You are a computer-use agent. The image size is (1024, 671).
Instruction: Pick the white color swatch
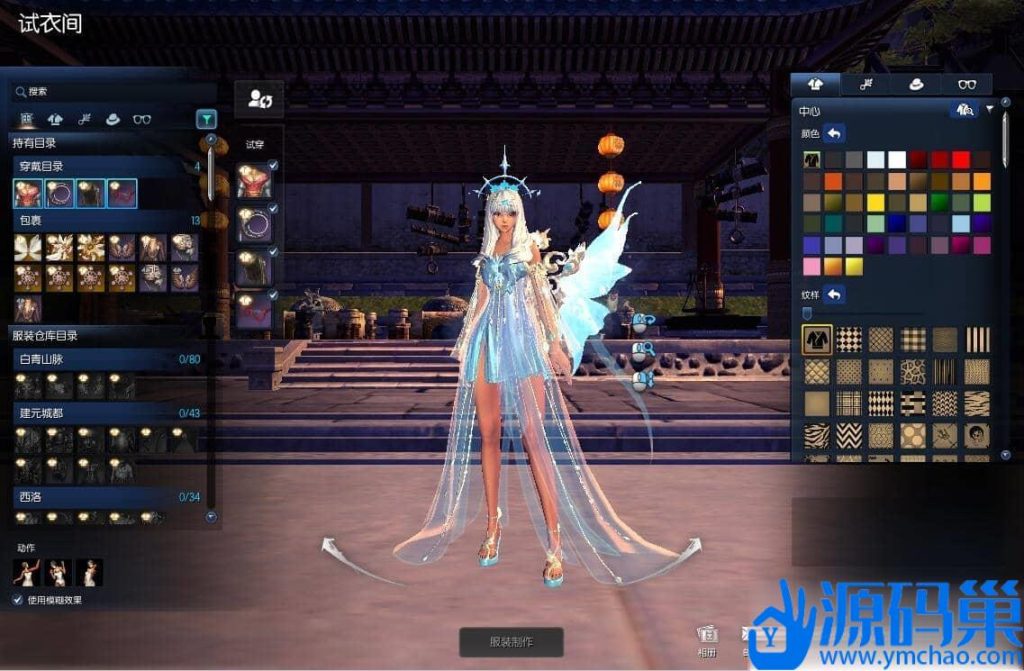coord(897,160)
